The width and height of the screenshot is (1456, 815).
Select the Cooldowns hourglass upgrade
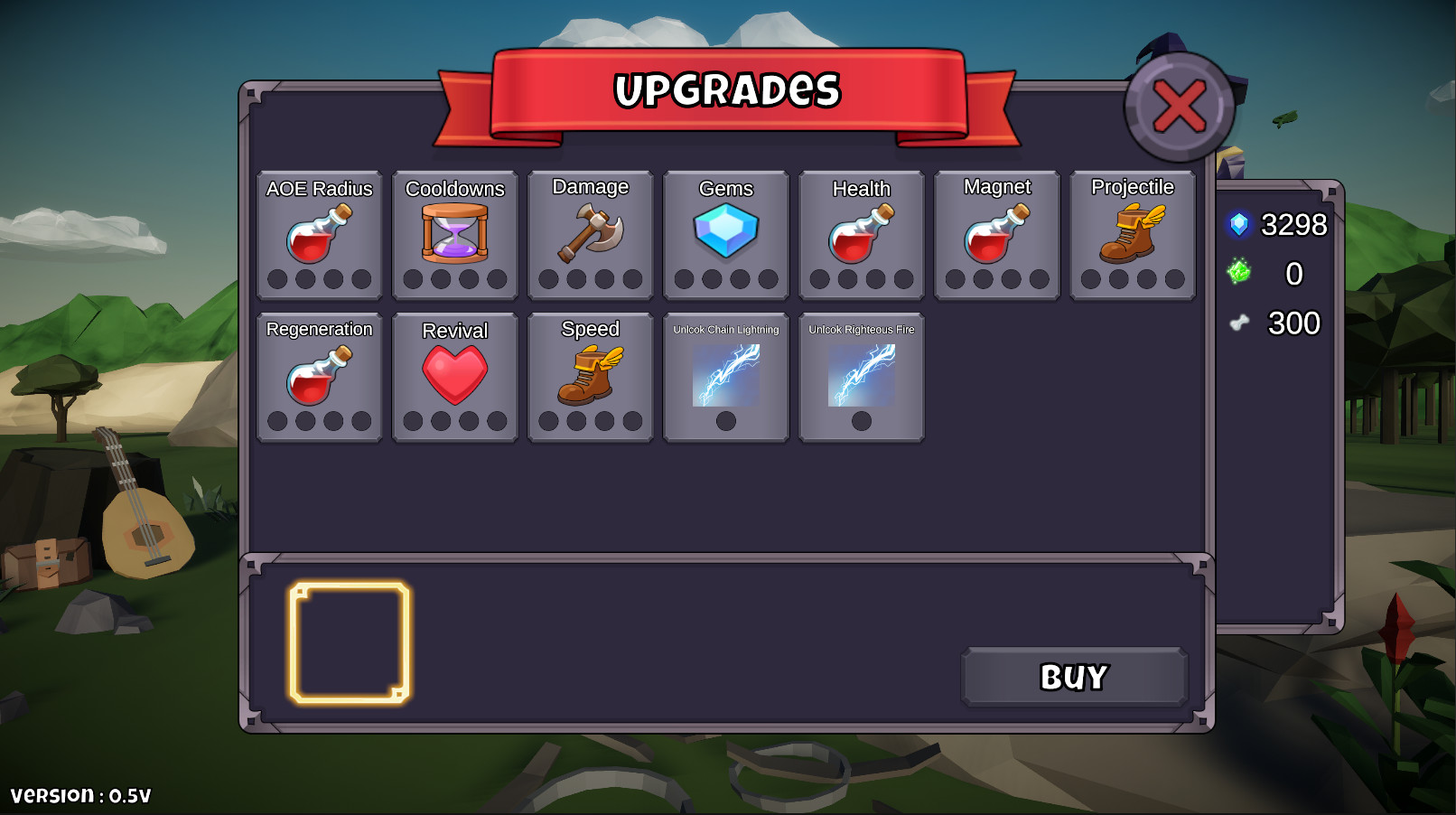(x=455, y=233)
